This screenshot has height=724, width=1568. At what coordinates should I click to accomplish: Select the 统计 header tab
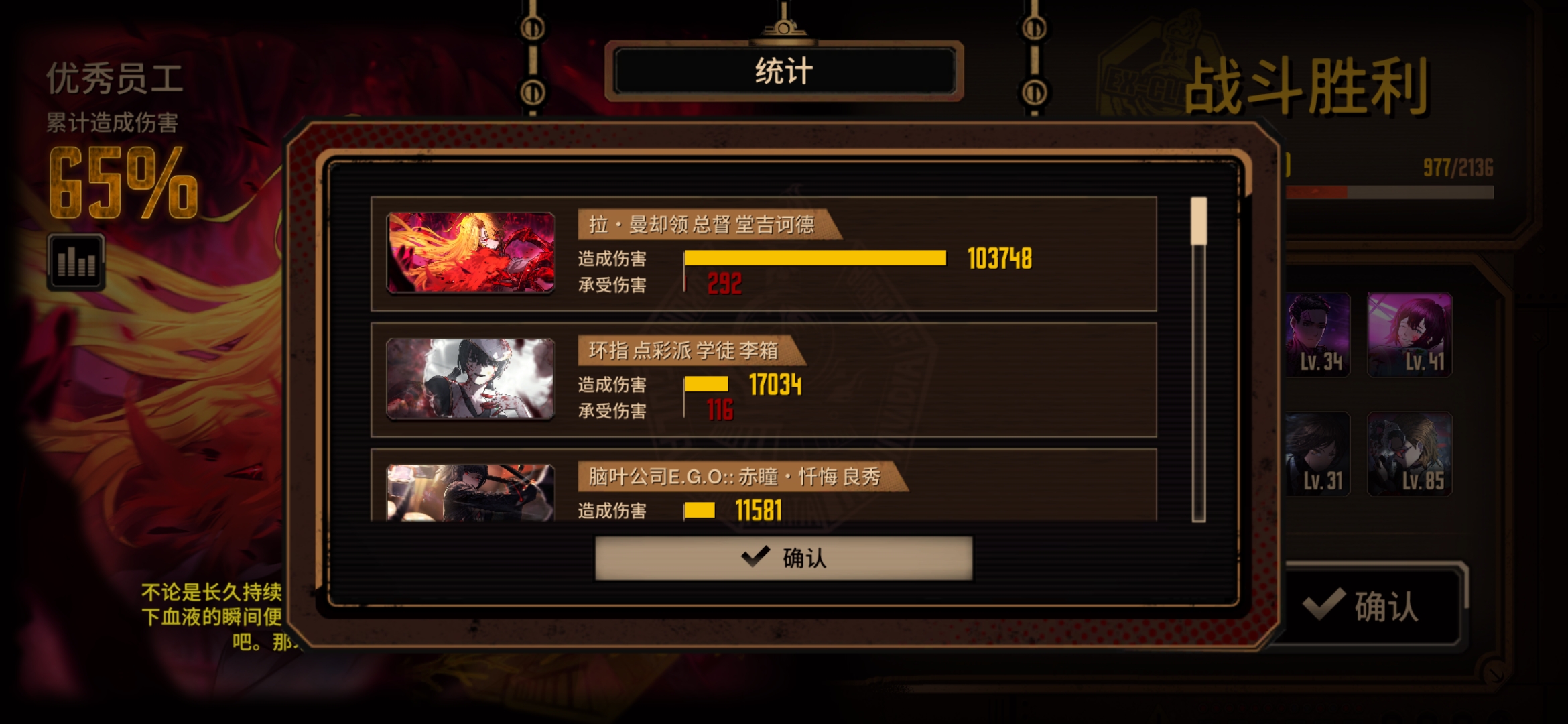pos(781,72)
